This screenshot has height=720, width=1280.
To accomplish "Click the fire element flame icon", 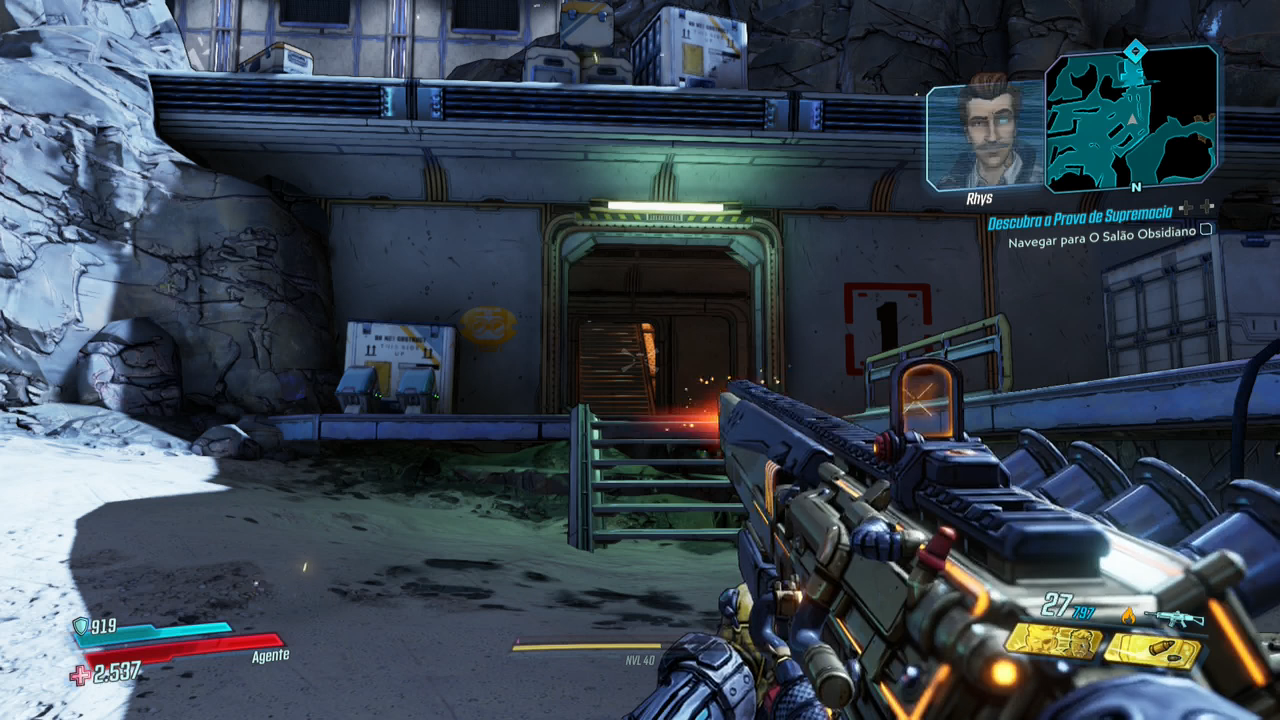I will 1129,616.
